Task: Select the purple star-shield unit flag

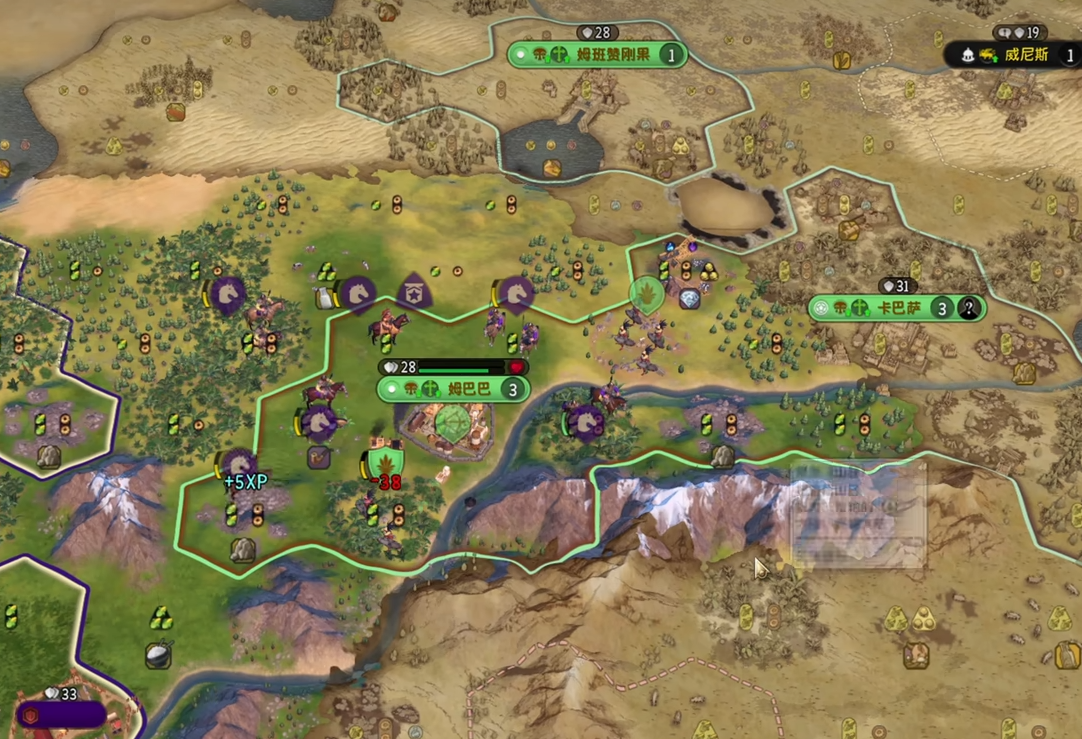Action: [414, 292]
